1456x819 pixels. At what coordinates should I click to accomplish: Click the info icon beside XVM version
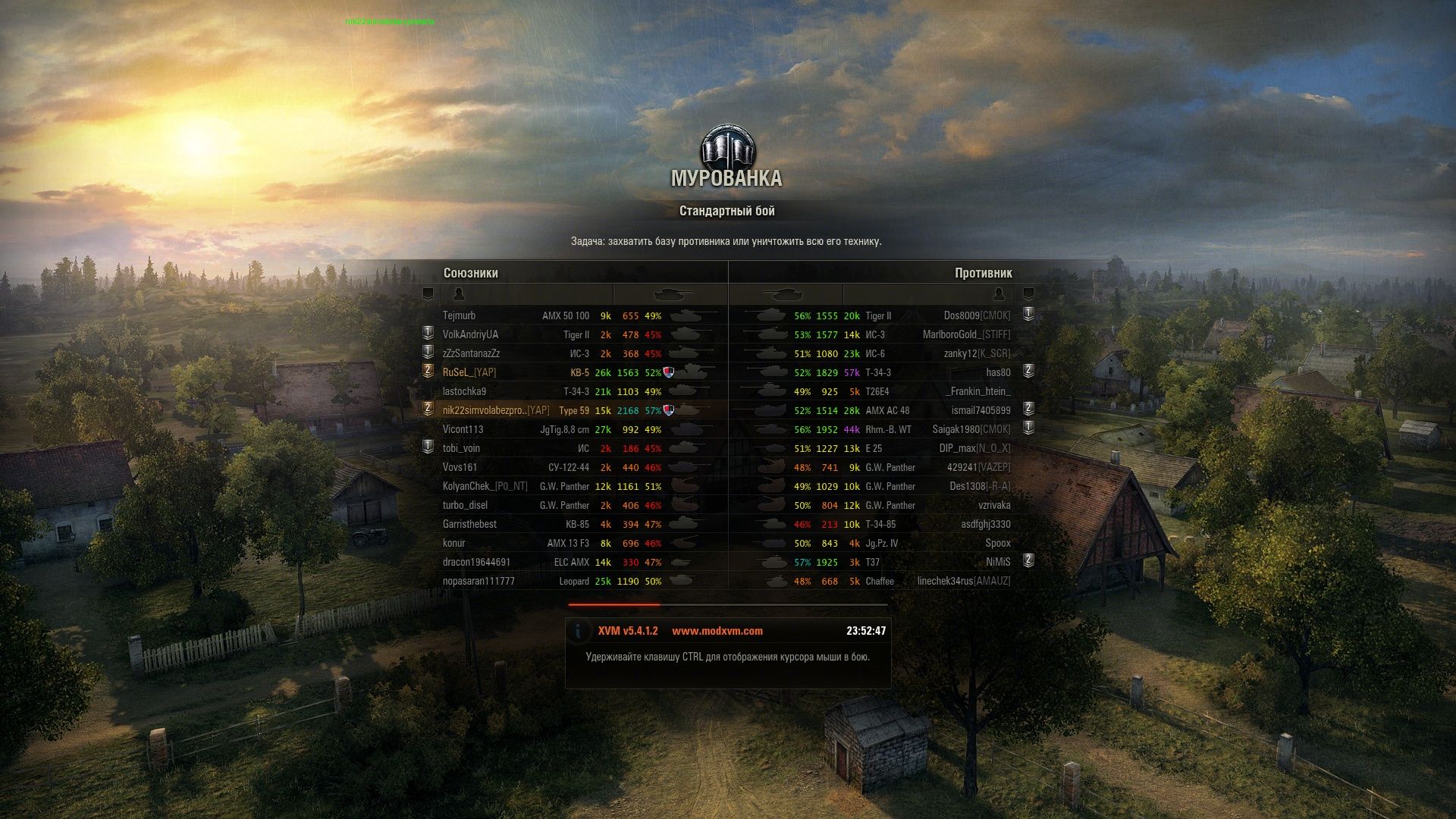coord(578,631)
